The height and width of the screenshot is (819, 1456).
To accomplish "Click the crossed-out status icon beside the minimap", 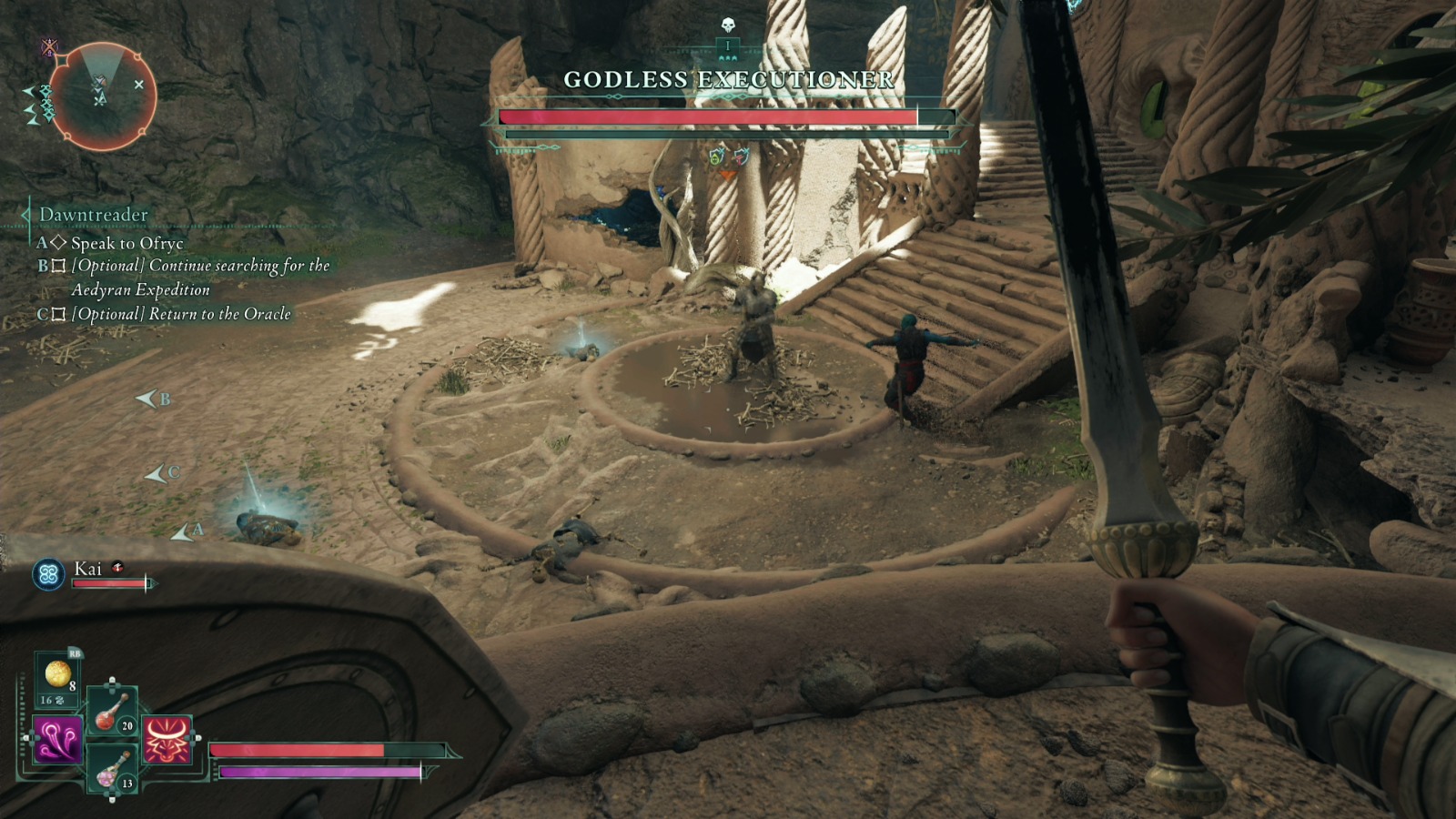I will coord(49,46).
